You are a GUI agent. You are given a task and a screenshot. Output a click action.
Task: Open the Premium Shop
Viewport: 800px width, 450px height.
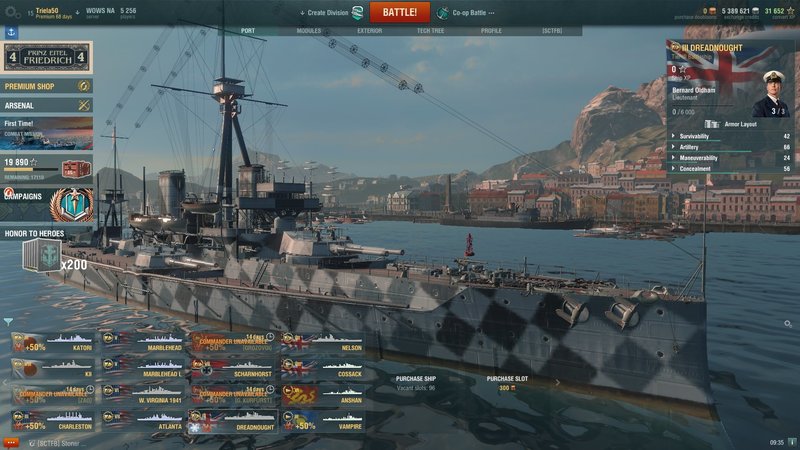tap(46, 87)
